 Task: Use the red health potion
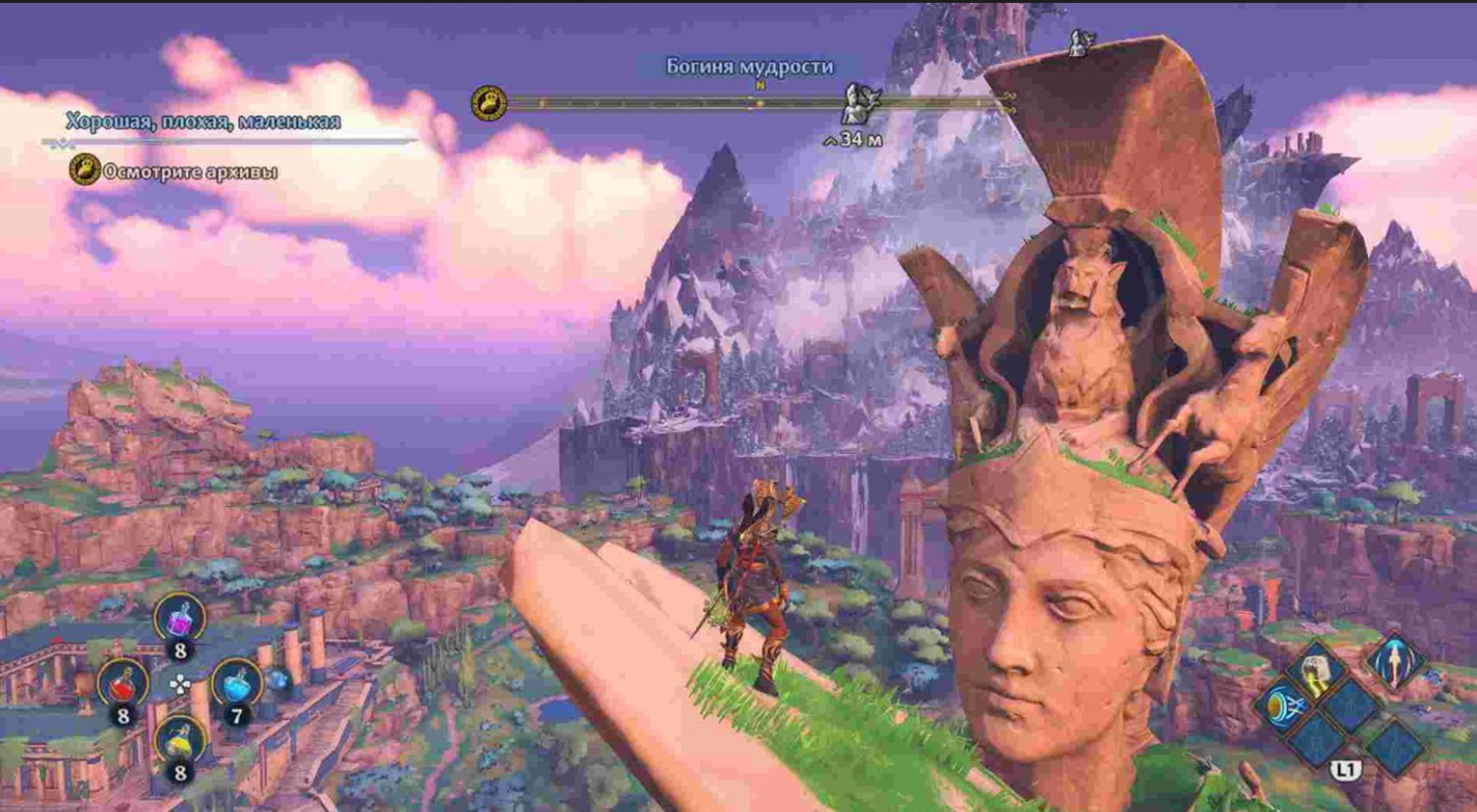(122, 683)
